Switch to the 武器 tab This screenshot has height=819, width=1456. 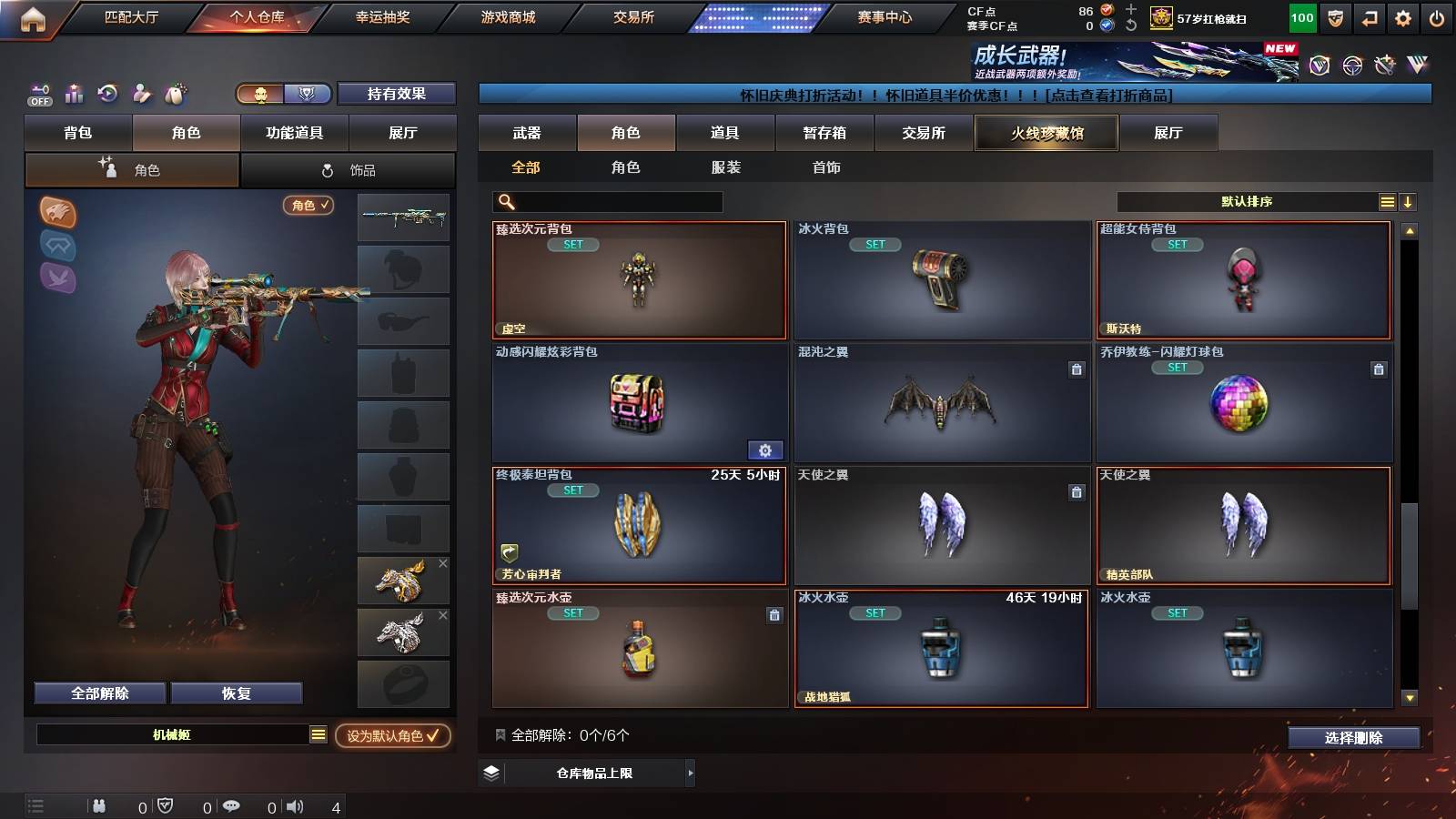(x=527, y=132)
